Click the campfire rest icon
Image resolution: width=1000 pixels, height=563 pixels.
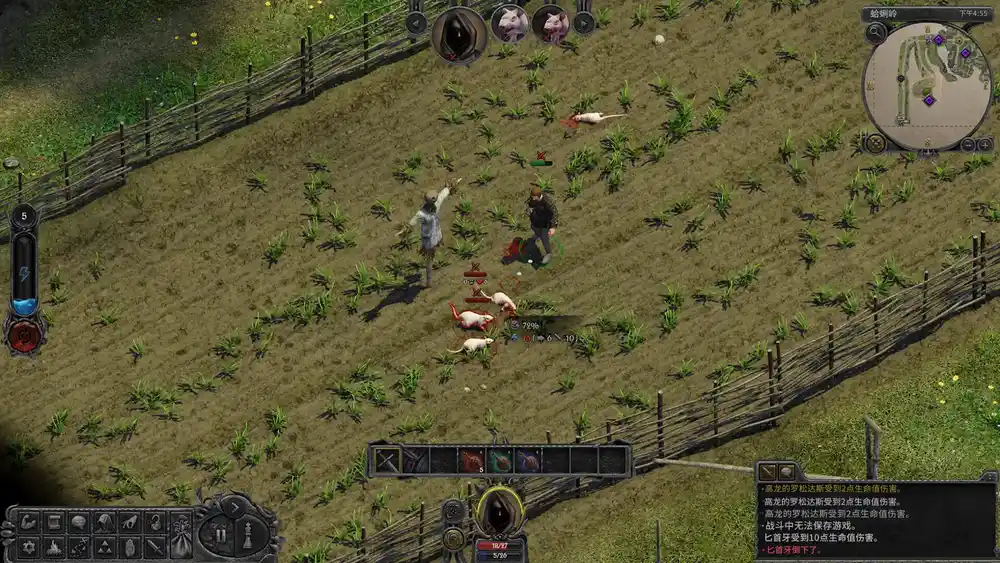[x=55, y=547]
